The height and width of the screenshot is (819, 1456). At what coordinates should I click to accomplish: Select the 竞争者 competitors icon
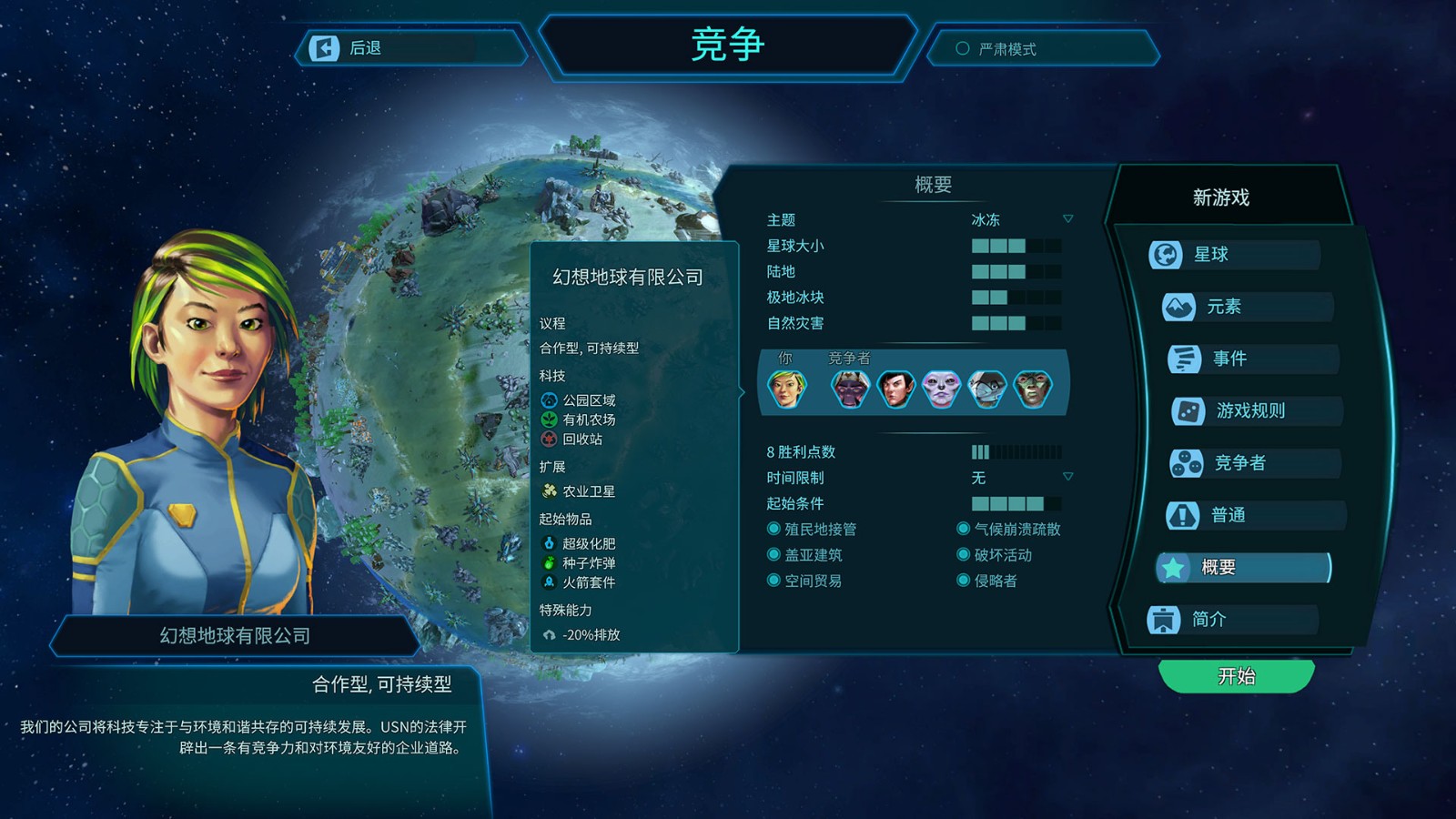click(x=1188, y=463)
